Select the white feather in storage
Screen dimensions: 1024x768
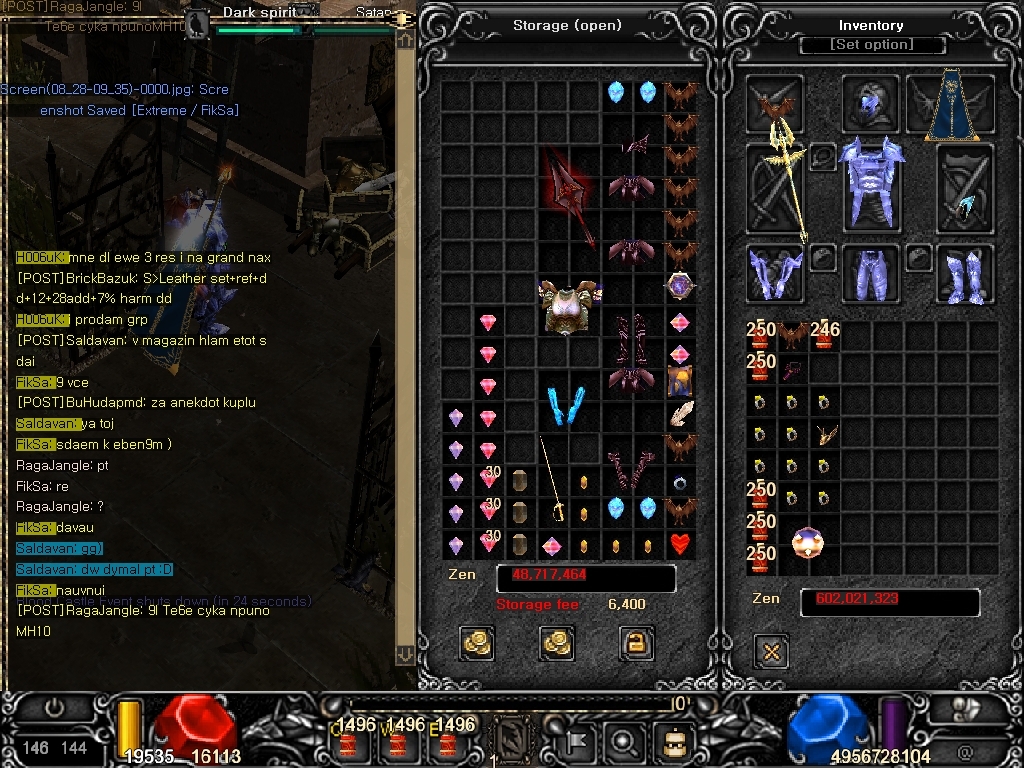681,413
